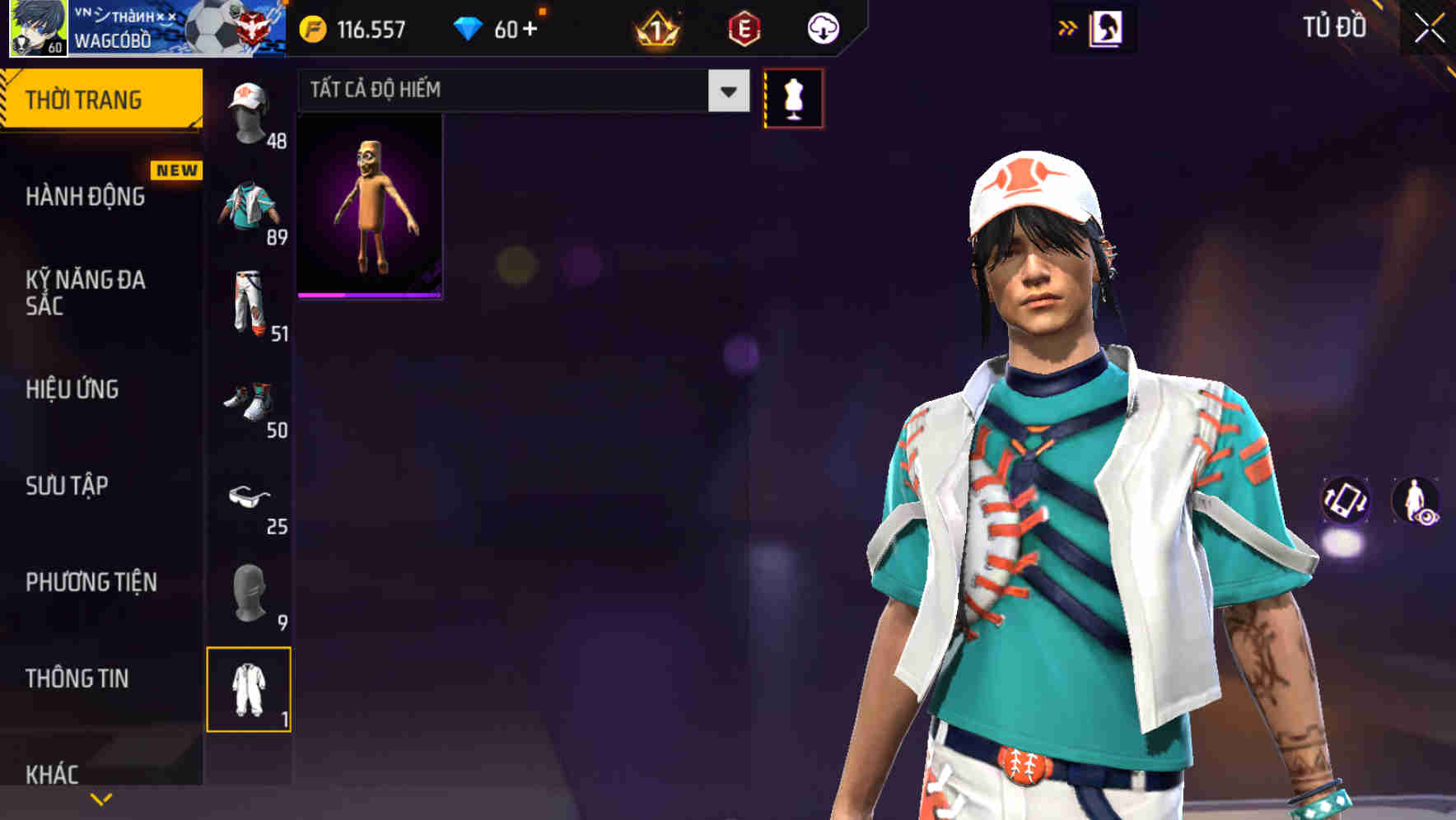Expand more categories with the bottom chevron
This screenshot has width=1456, height=820.
tap(99, 799)
